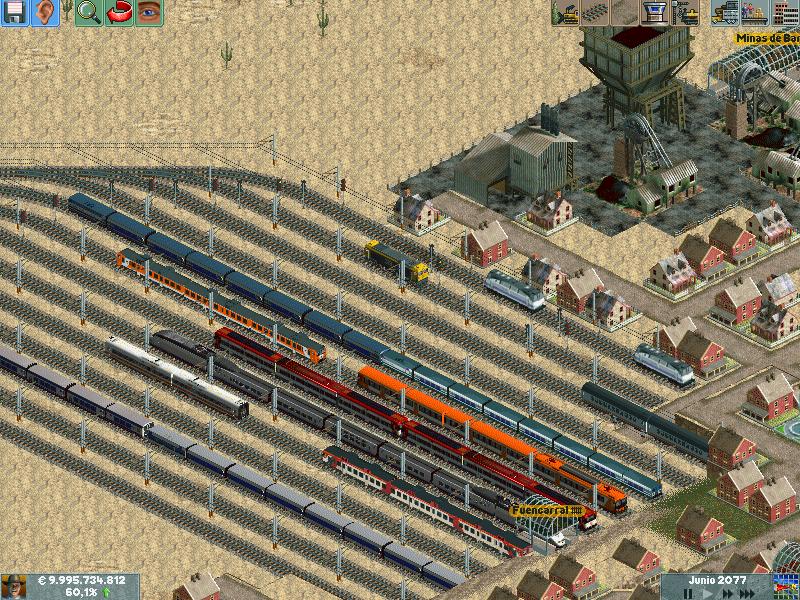Viewport: 800px width, 600px height.
Task: Click the Minas de Bar town label
Action: [766, 38]
